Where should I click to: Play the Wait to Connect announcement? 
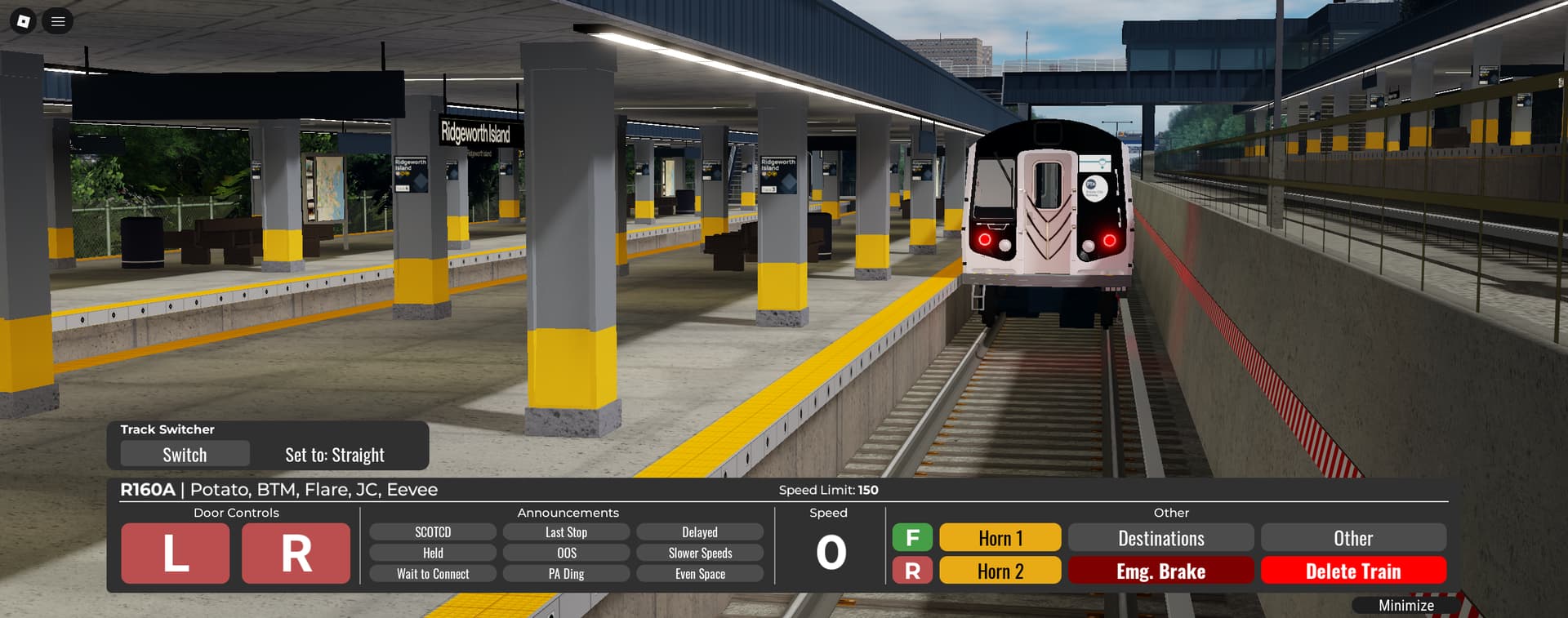point(433,574)
